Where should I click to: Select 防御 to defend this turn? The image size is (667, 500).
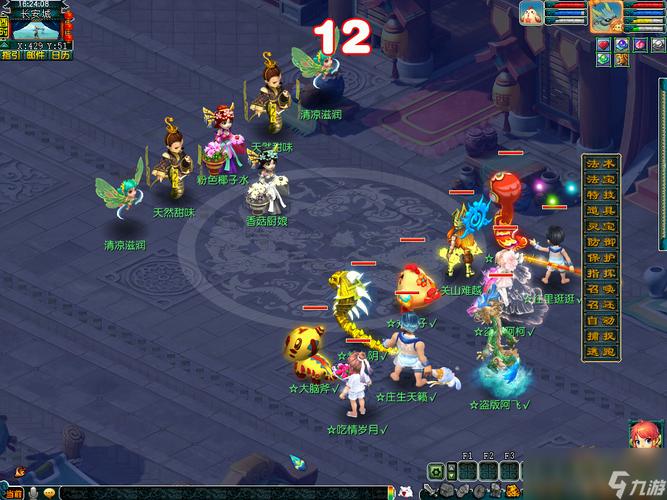[x=601, y=242]
